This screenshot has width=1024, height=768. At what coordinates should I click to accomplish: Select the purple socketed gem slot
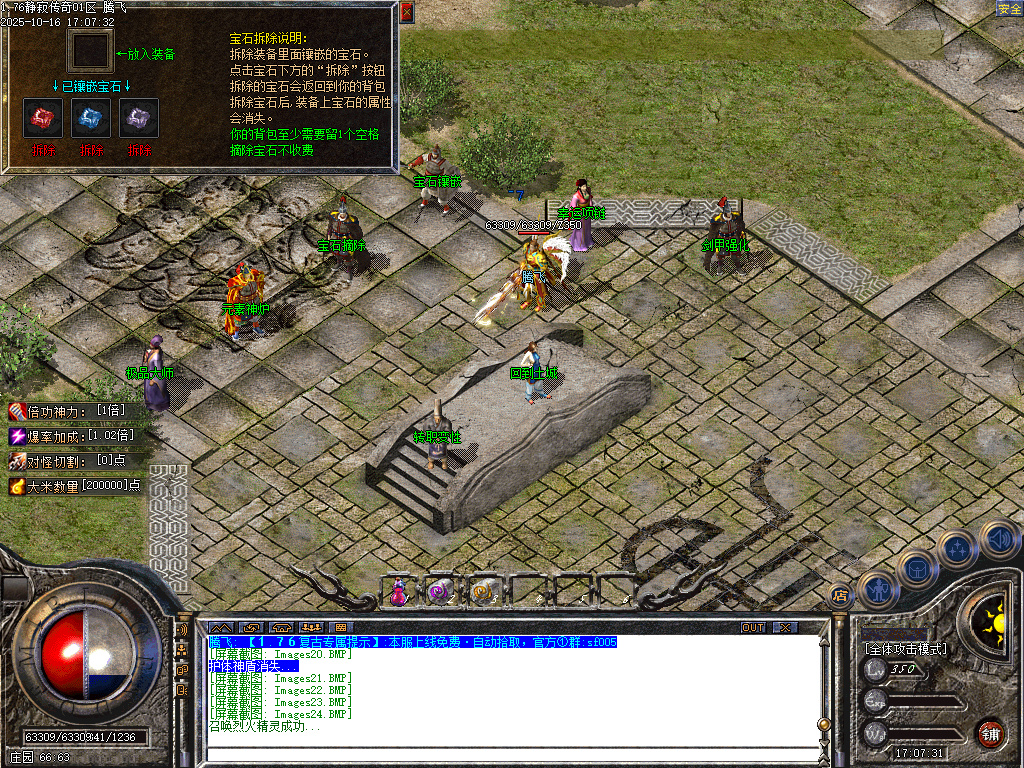click(x=139, y=118)
